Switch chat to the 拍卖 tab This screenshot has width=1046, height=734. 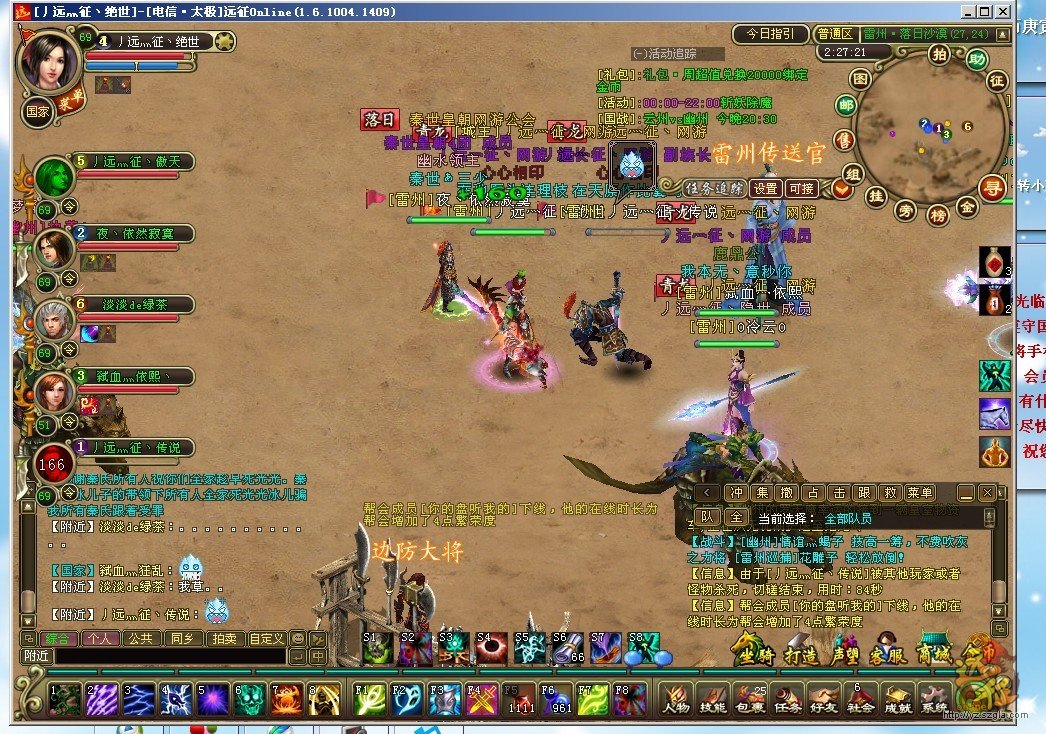[x=224, y=638]
